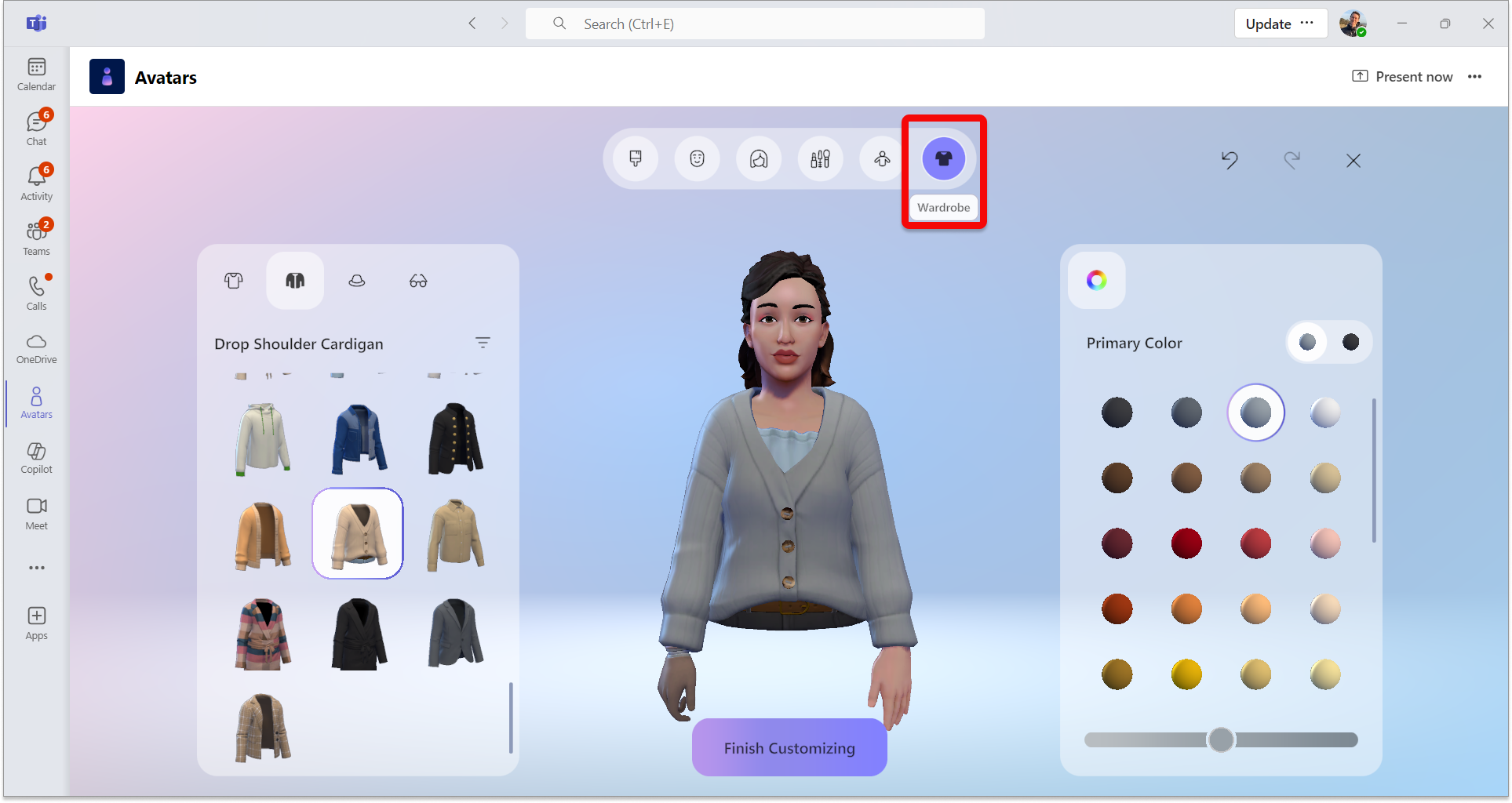Screen dimensions: 1512x803
Task: Switch to the darker shade toggle beside Primary Color
Action: (1350, 342)
